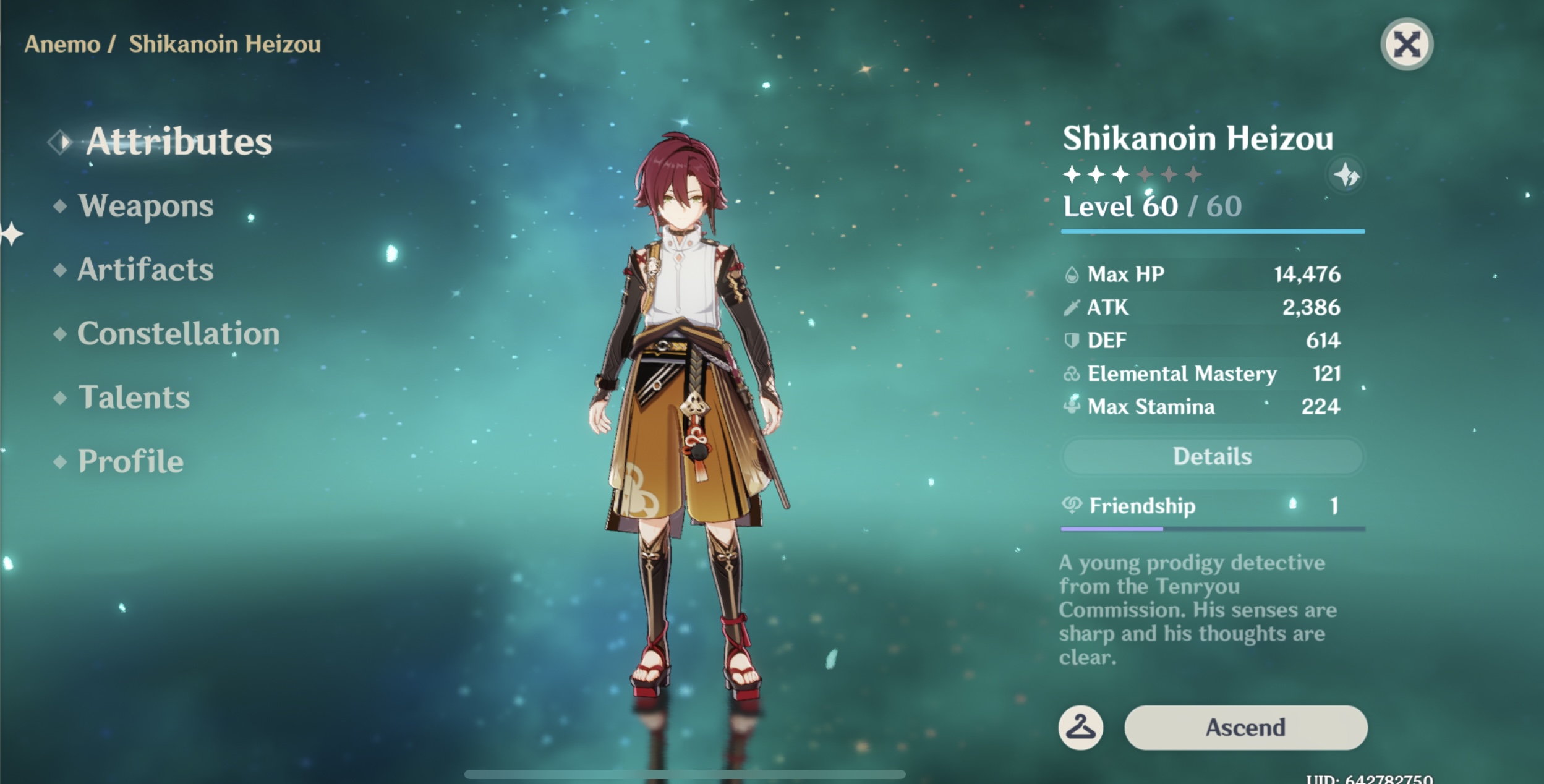Click the Ascend button
Image resolution: width=1544 pixels, height=784 pixels.
click(x=1245, y=728)
